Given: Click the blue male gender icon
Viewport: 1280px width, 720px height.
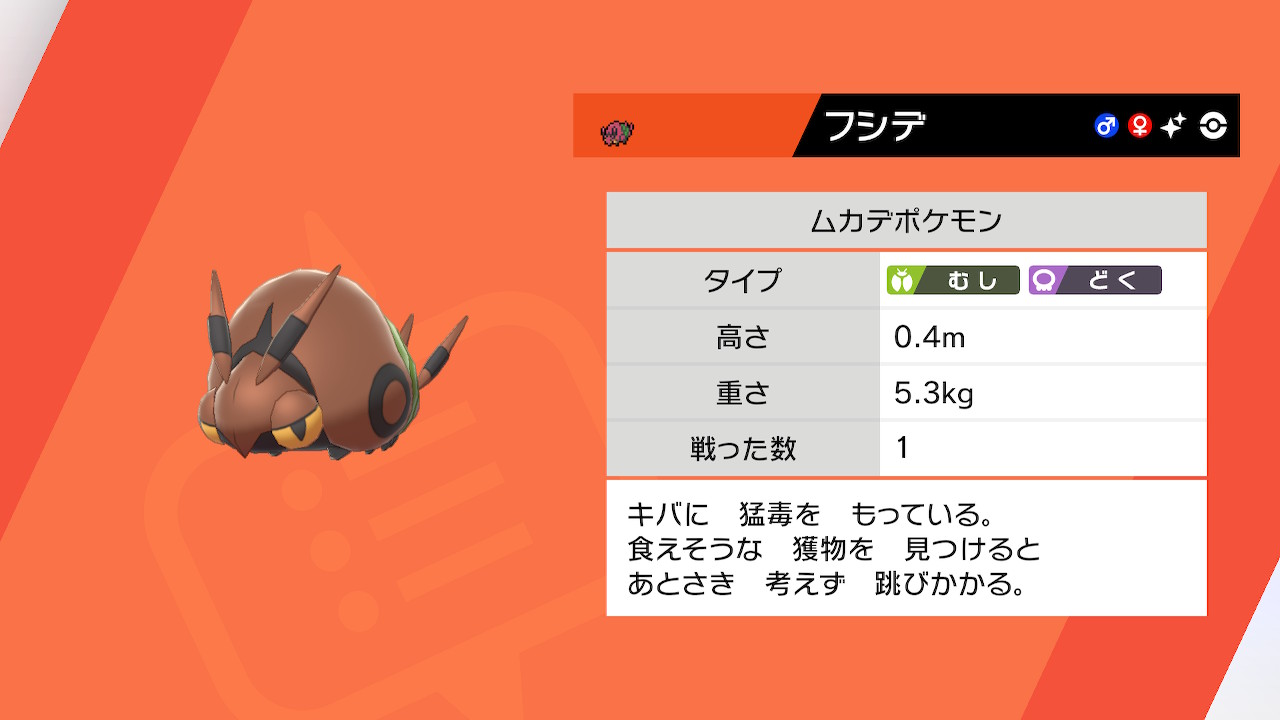Looking at the screenshot, I should (1105, 126).
